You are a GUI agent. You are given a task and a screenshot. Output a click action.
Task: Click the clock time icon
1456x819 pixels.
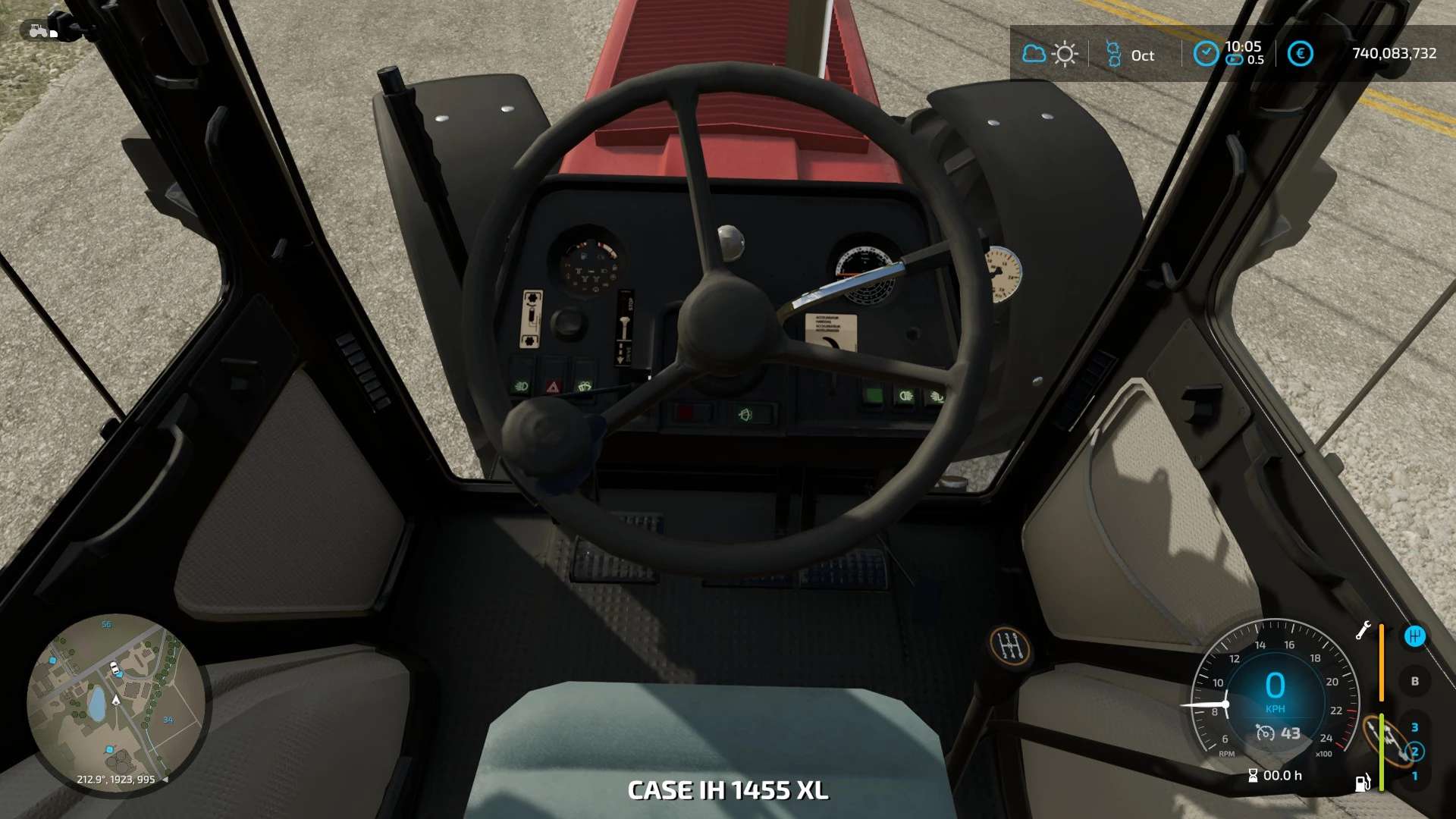click(x=1206, y=54)
